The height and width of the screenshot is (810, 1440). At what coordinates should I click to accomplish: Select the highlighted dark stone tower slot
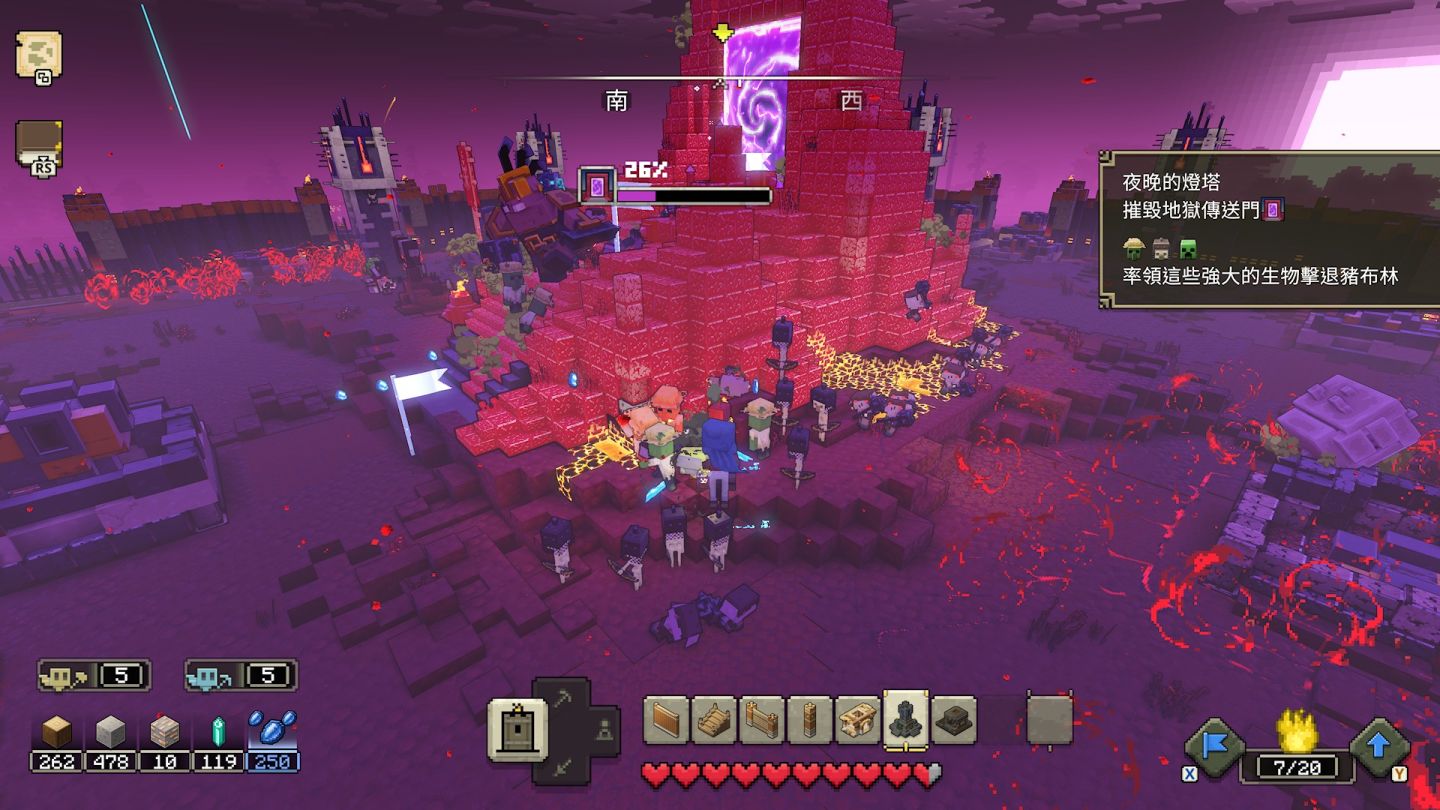click(x=906, y=719)
